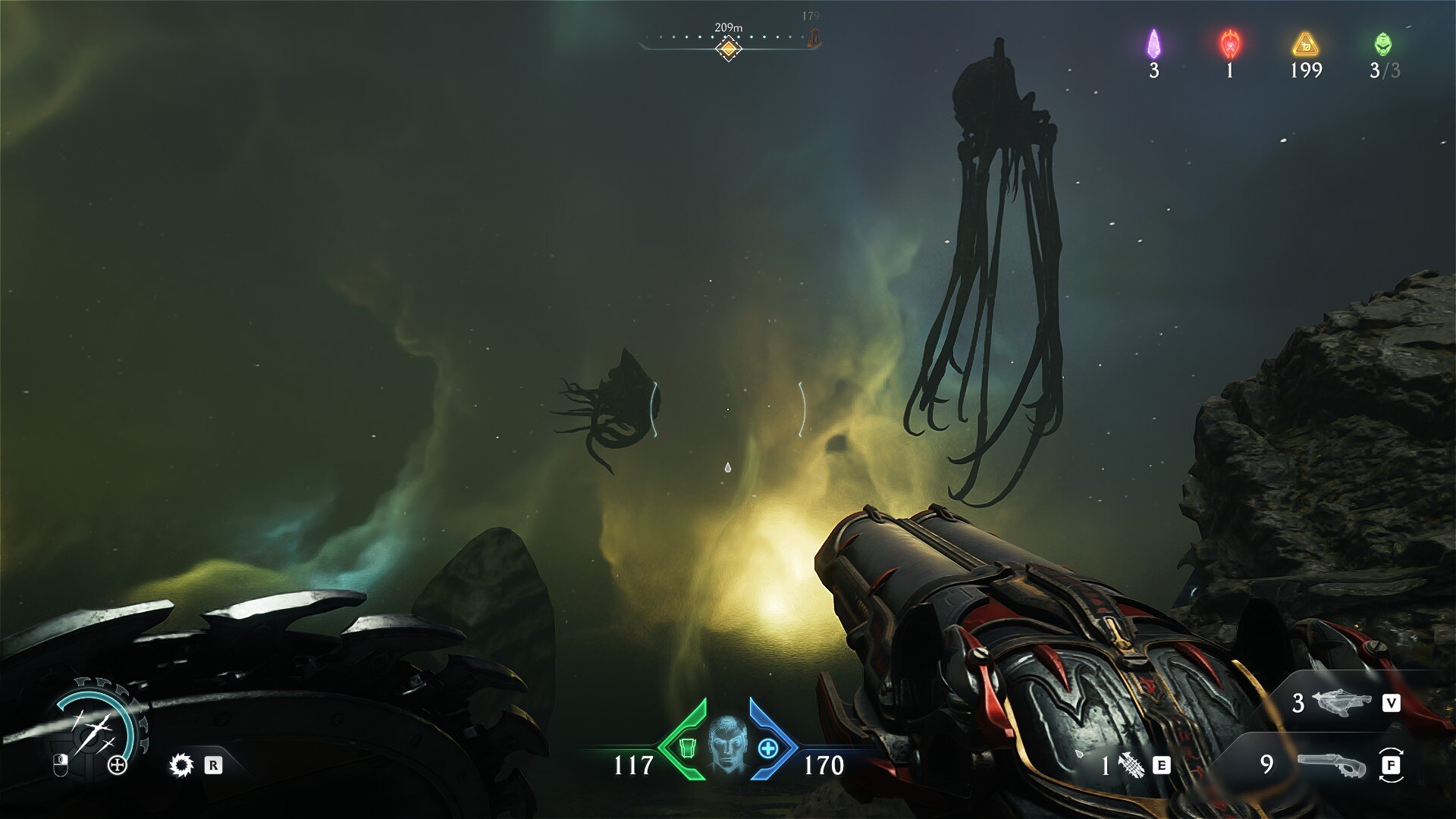Image resolution: width=1456 pixels, height=819 pixels.
Task: Click the blue health cross icon
Action: (x=768, y=748)
